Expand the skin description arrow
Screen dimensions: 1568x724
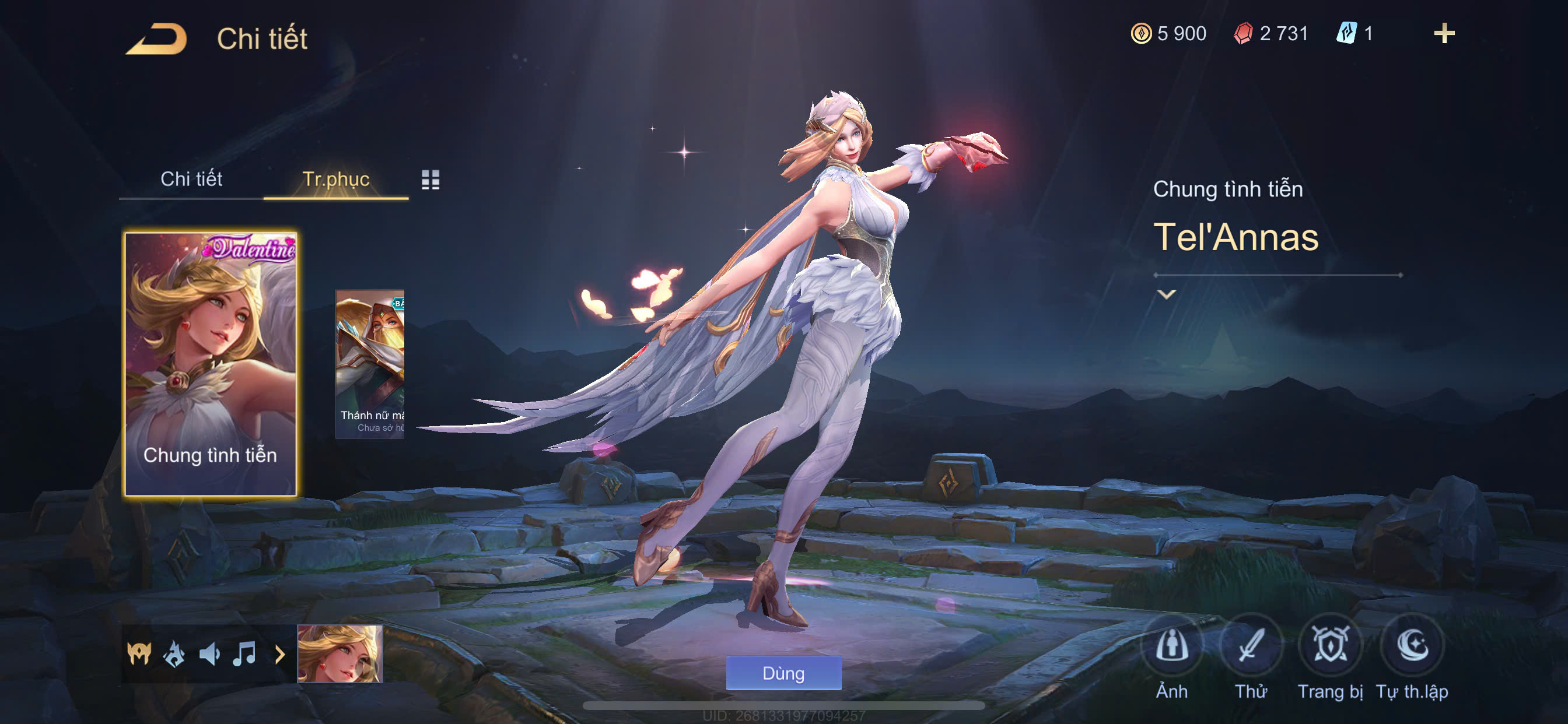point(1165,294)
